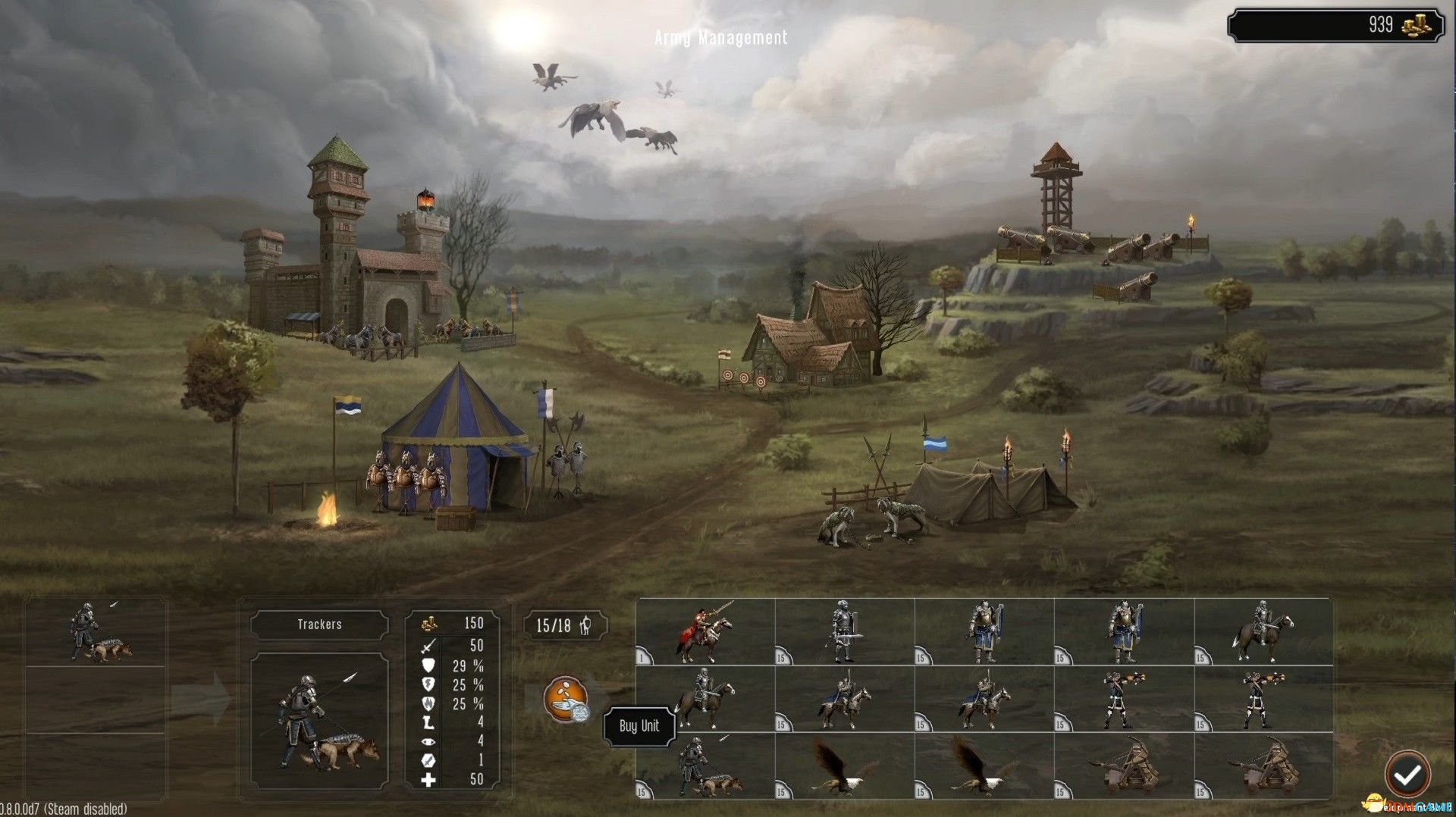The height and width of the screenshot is (817, 1456).
Task: Click the health cross stat icon
Action: [428, 779]
